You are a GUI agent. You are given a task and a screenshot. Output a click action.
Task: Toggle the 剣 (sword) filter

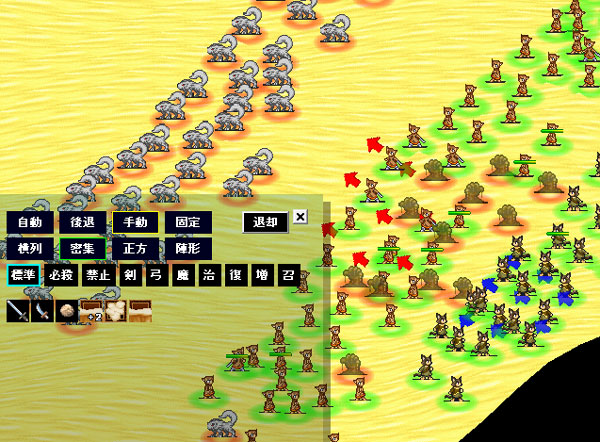(131, 274)
